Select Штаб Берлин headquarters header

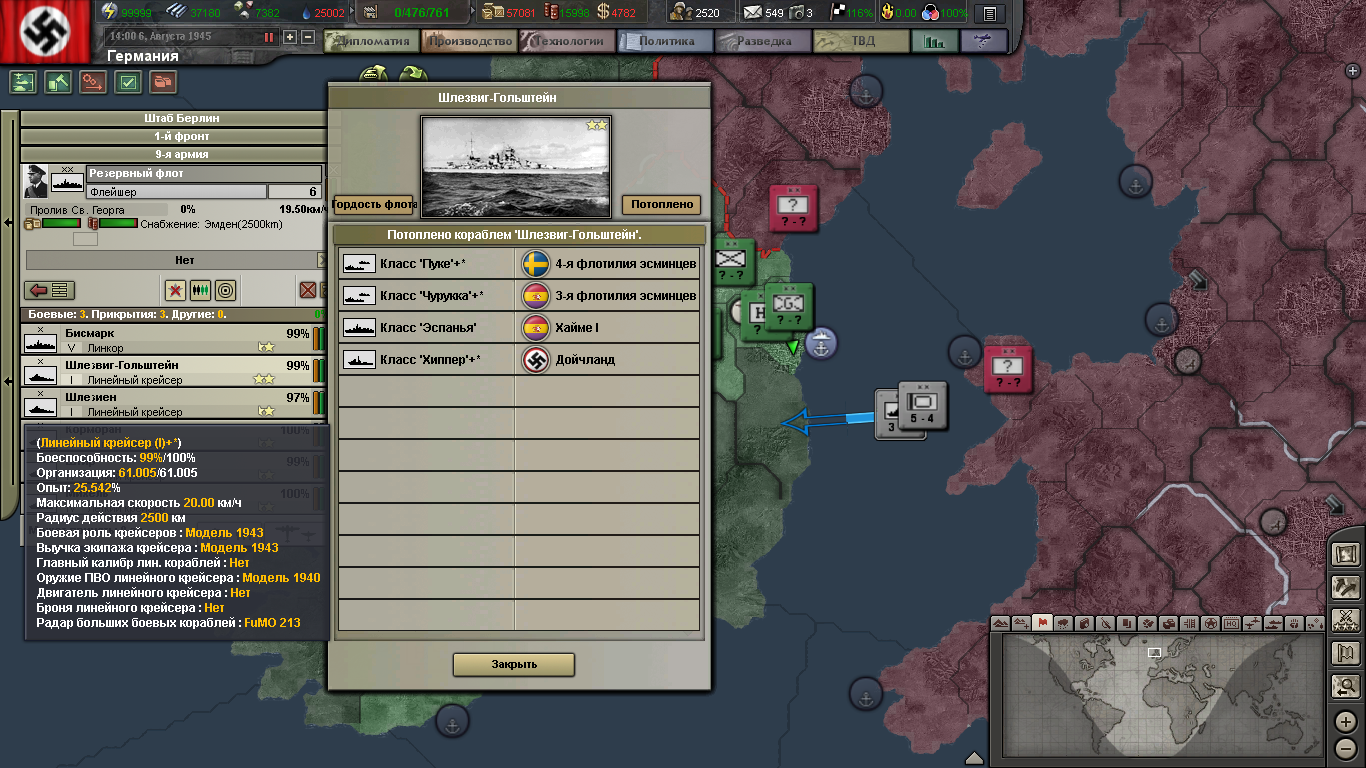tap(174, 118)
